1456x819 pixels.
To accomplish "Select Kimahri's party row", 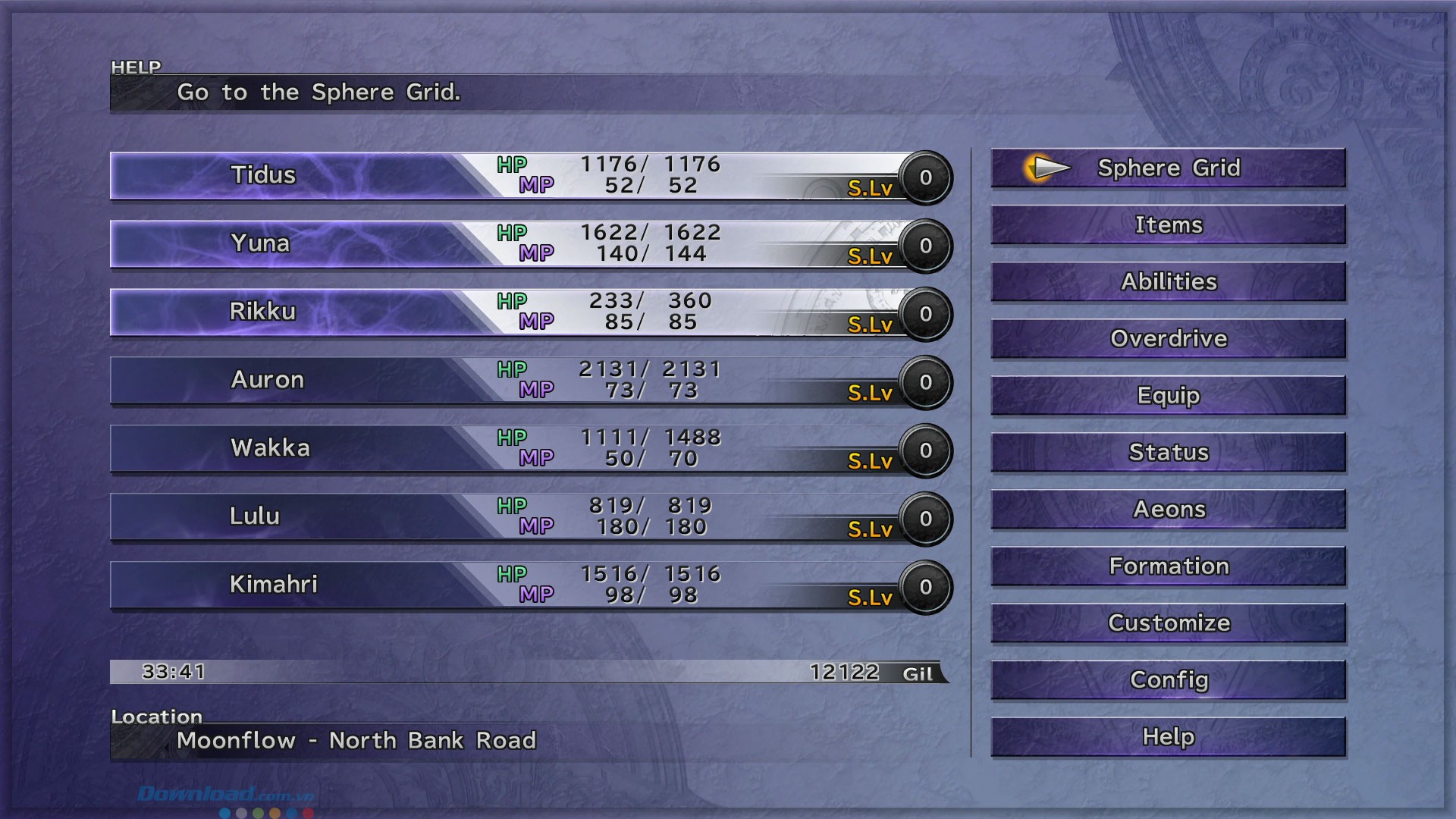I will 273,585.
